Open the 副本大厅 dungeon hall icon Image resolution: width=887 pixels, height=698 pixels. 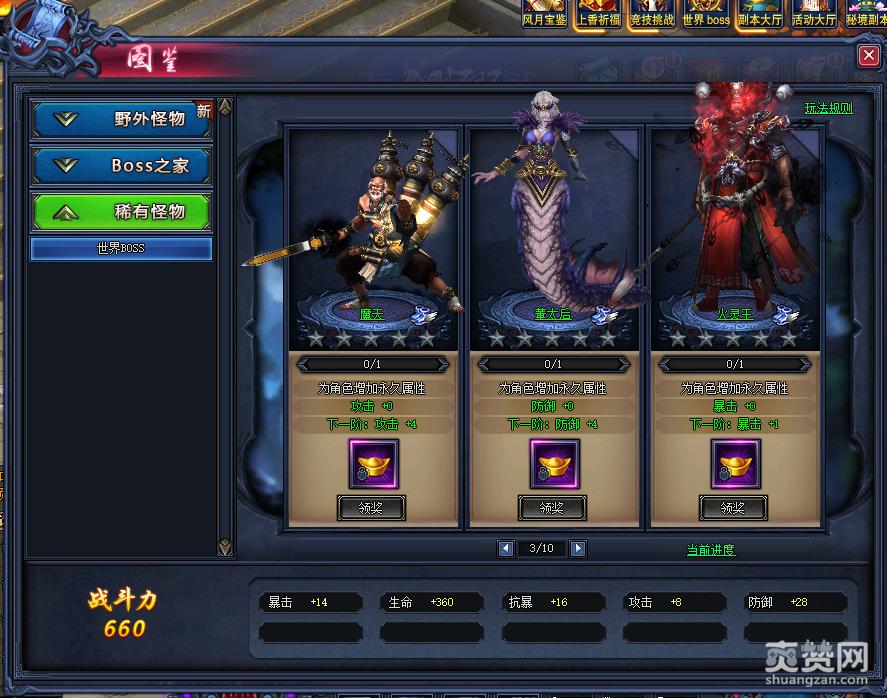pyautogui.click(x=759, y=13)
